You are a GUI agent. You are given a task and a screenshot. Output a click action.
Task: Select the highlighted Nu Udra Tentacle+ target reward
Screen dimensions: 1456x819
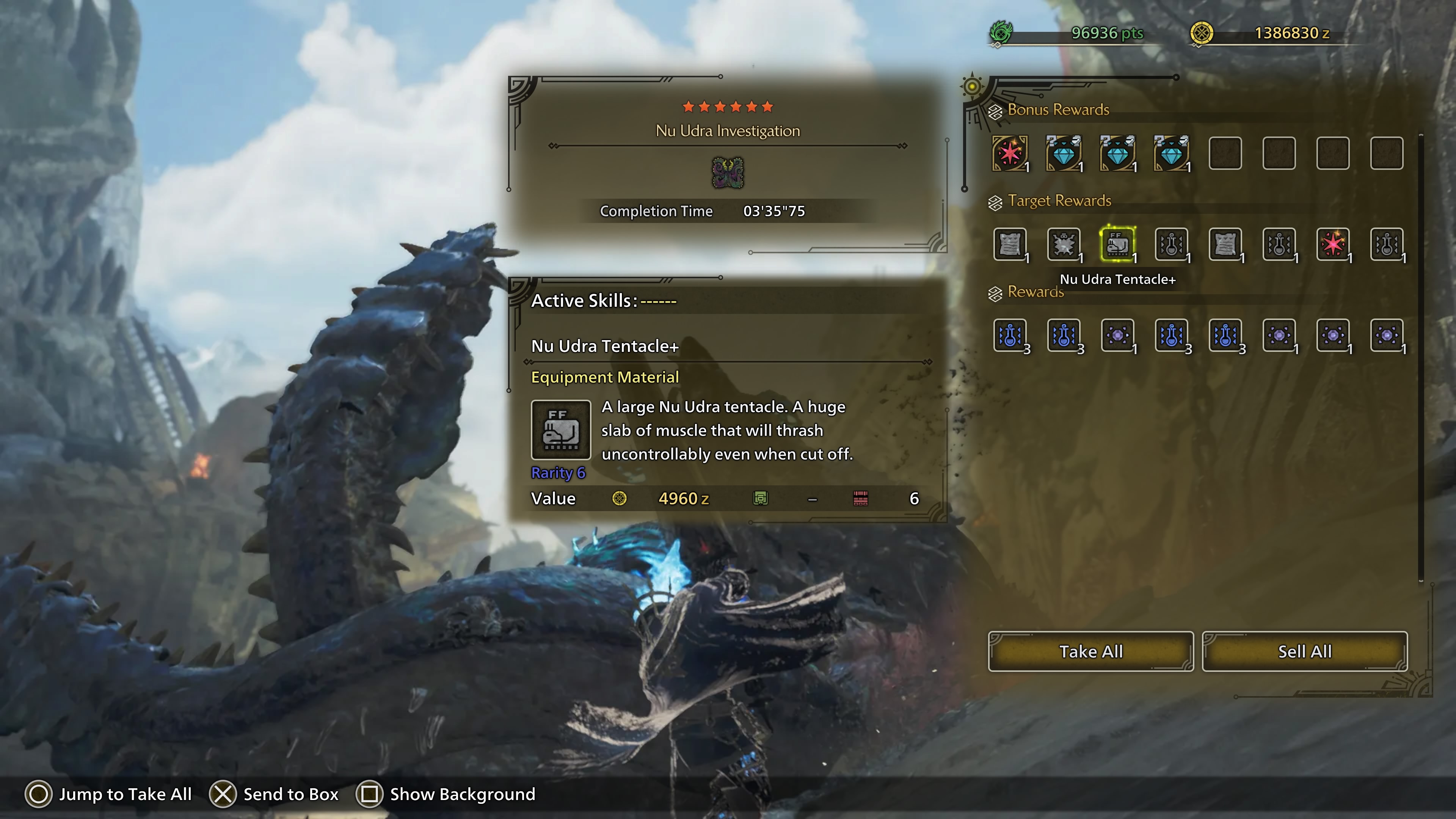click(x=1118, y=245)
